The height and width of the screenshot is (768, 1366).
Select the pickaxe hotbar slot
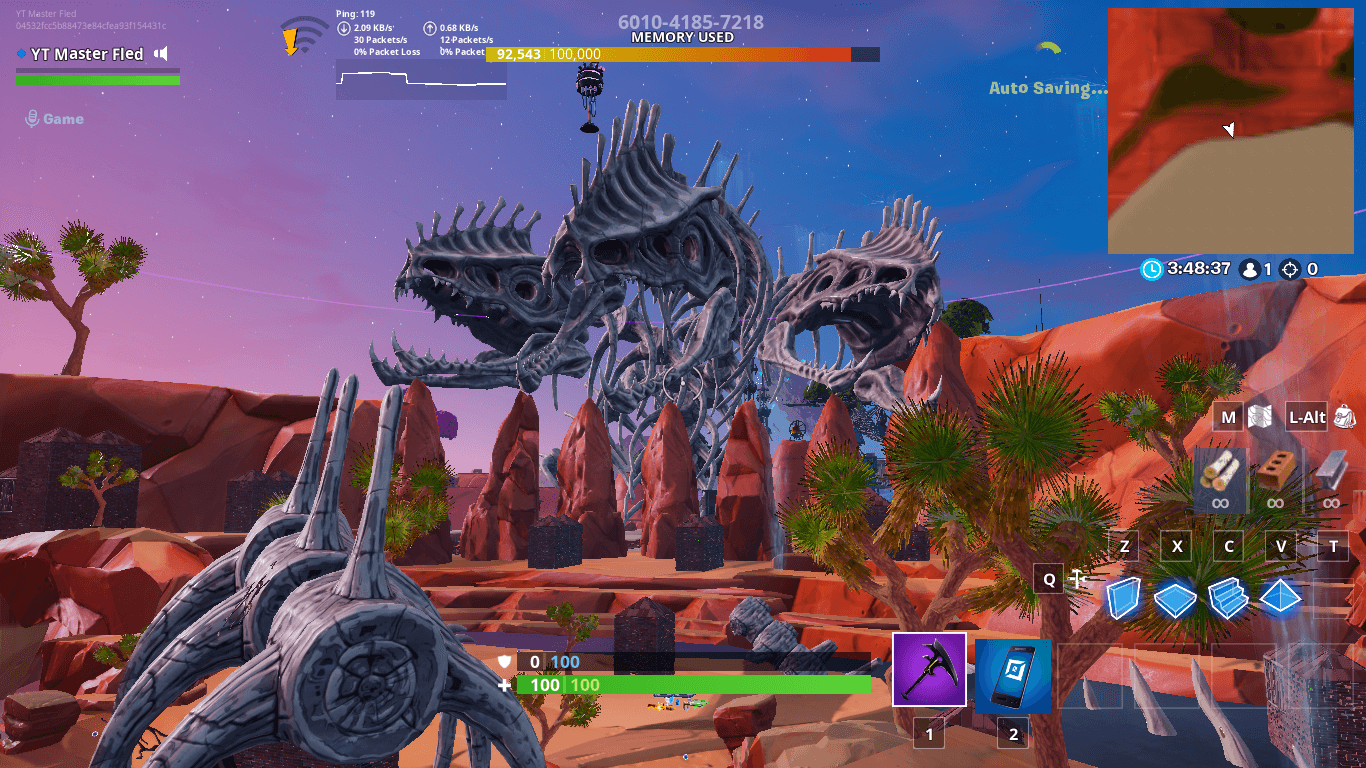click(x=929, y=669)
